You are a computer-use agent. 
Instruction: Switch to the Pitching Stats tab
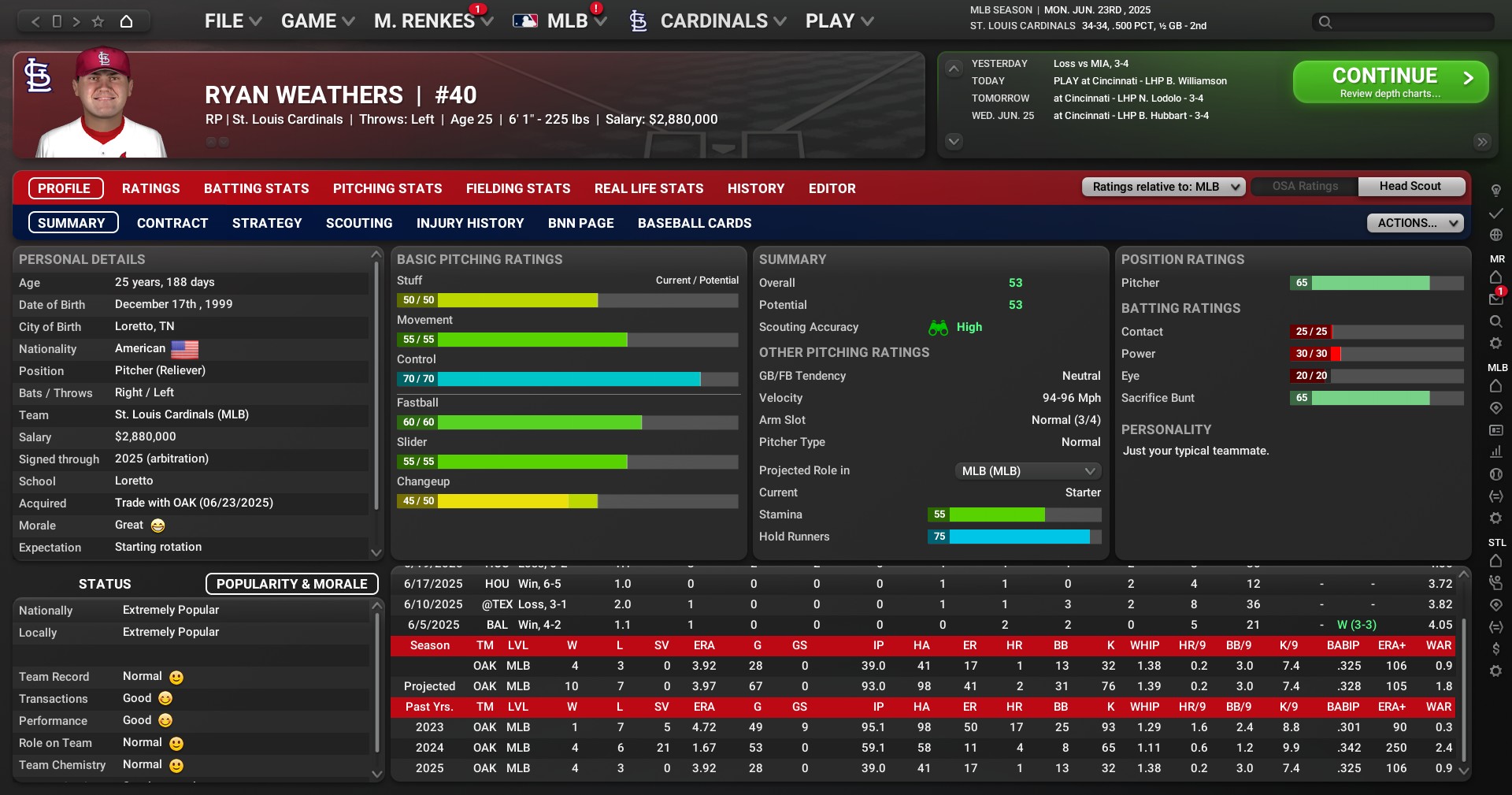387,188
